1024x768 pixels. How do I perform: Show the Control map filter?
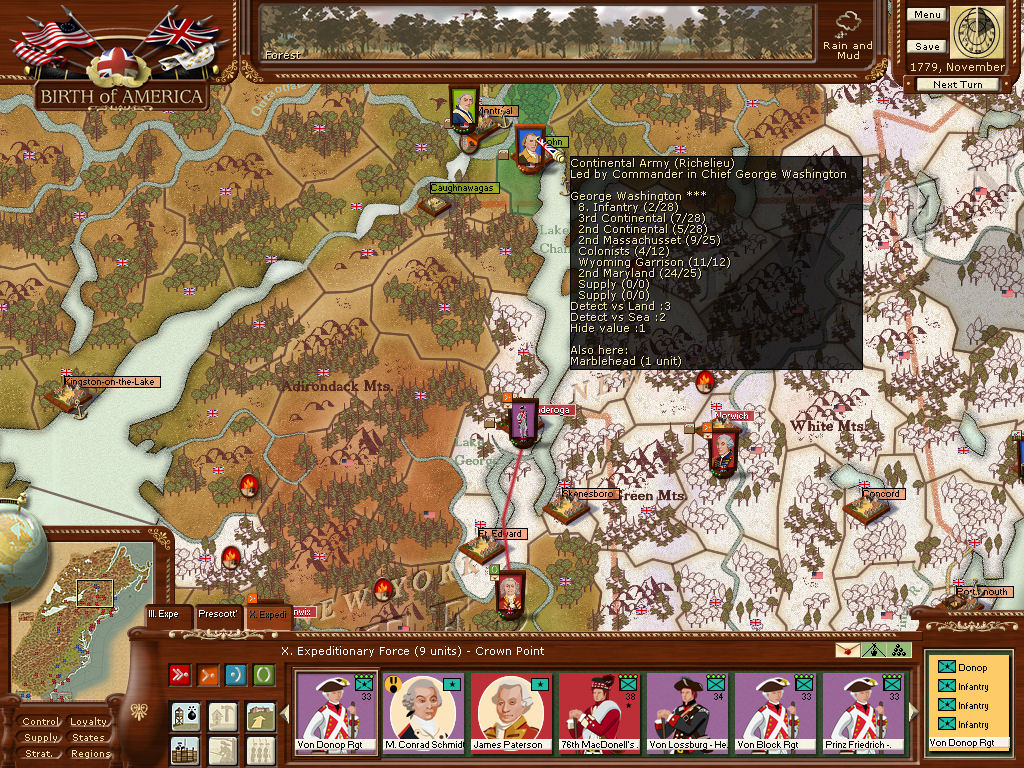tap(41, 722)
